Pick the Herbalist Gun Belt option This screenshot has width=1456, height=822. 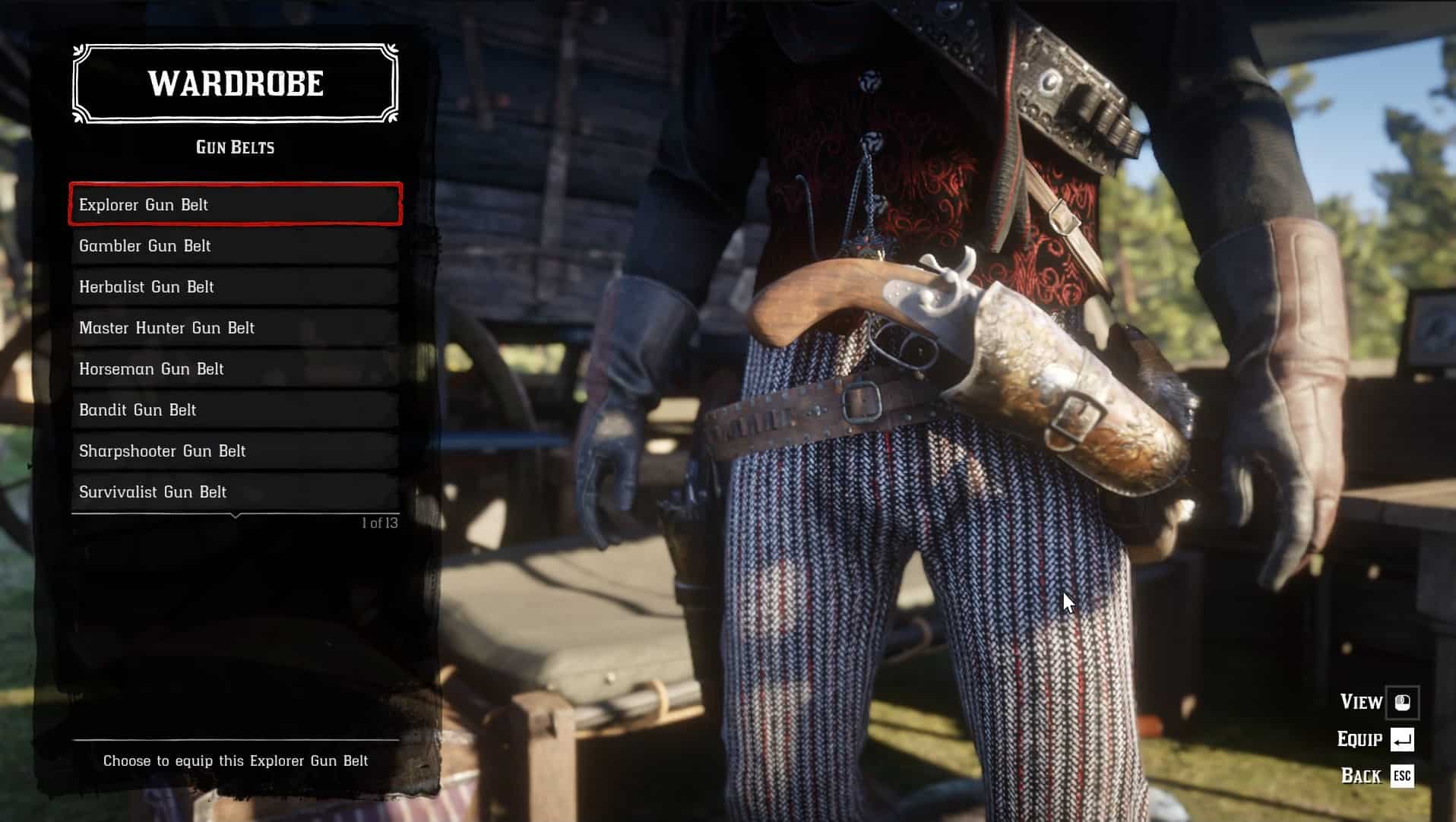click(235, 286)
